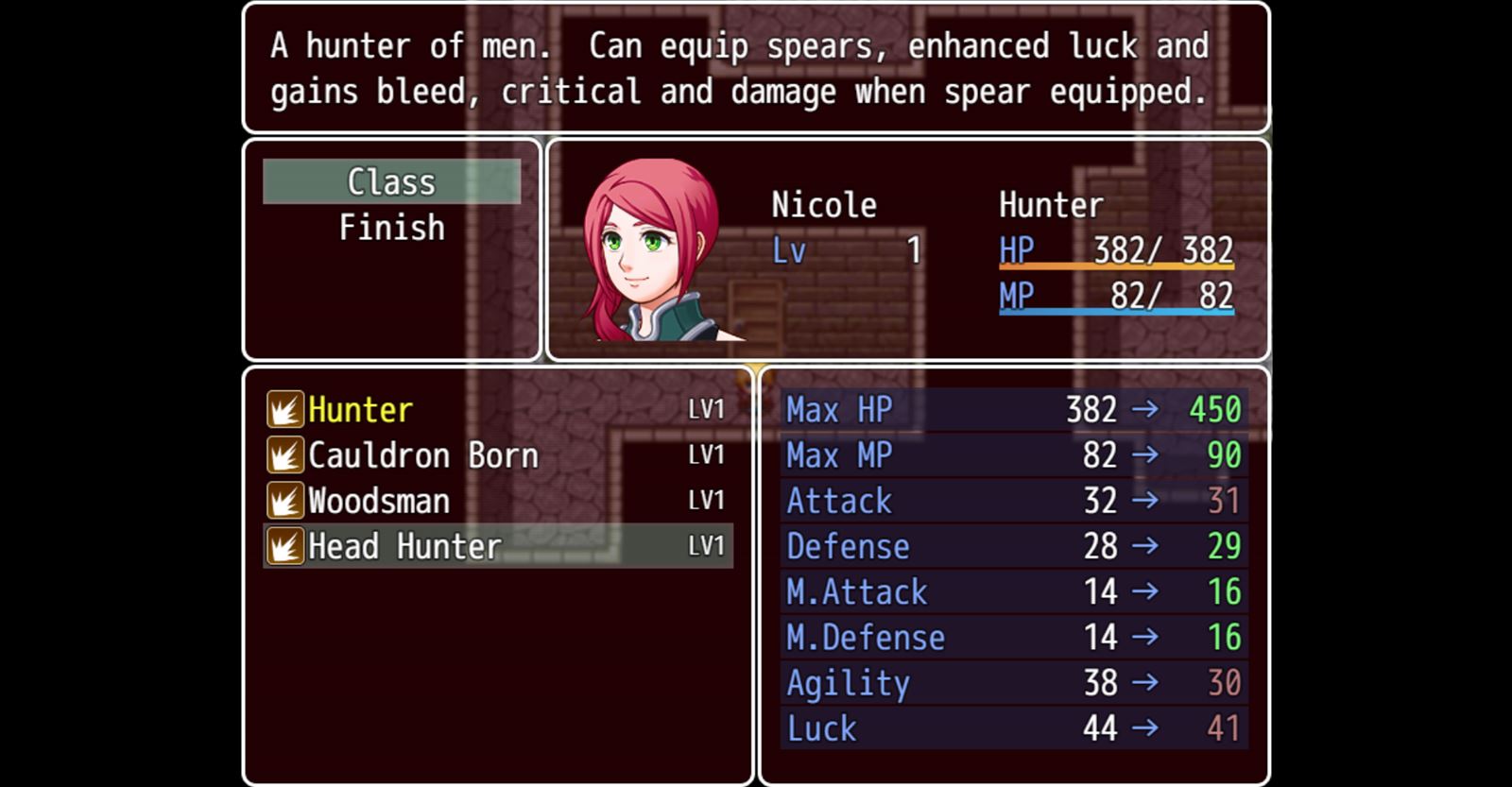
Task: Click Nicole's character portrait
Action: [651, 250]
